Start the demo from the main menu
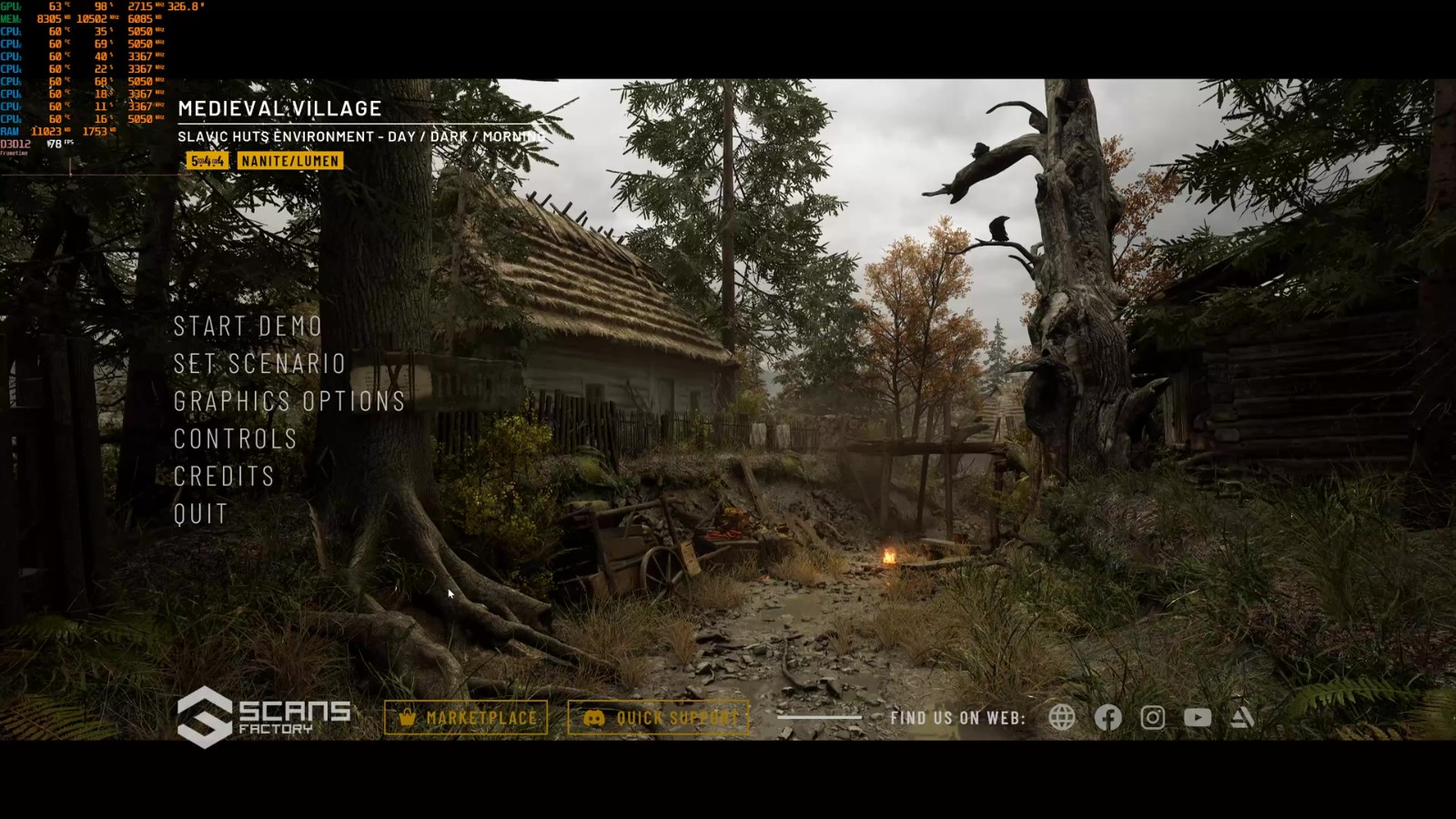 (248, 327)
